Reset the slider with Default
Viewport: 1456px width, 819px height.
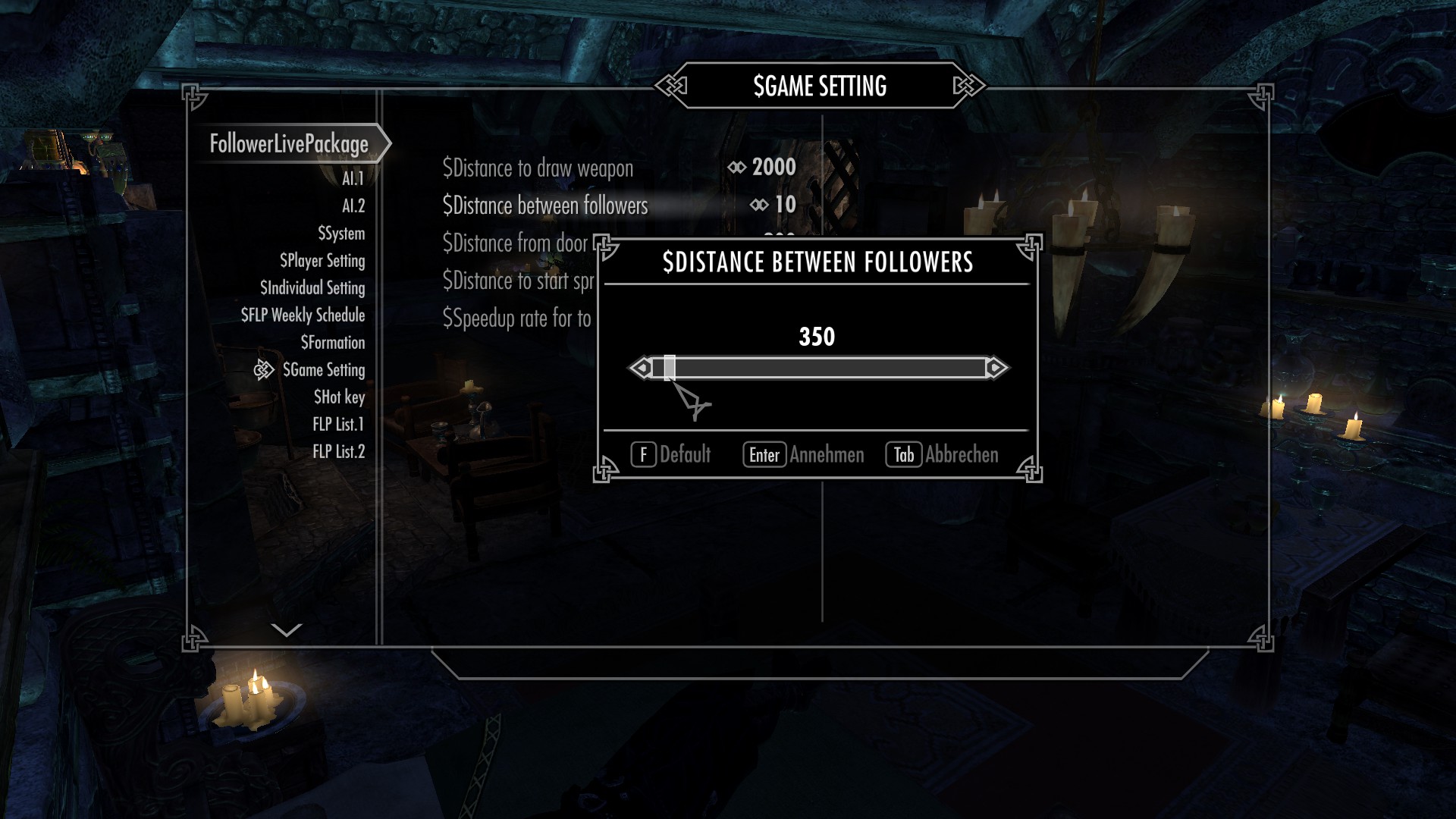(671, 455)
